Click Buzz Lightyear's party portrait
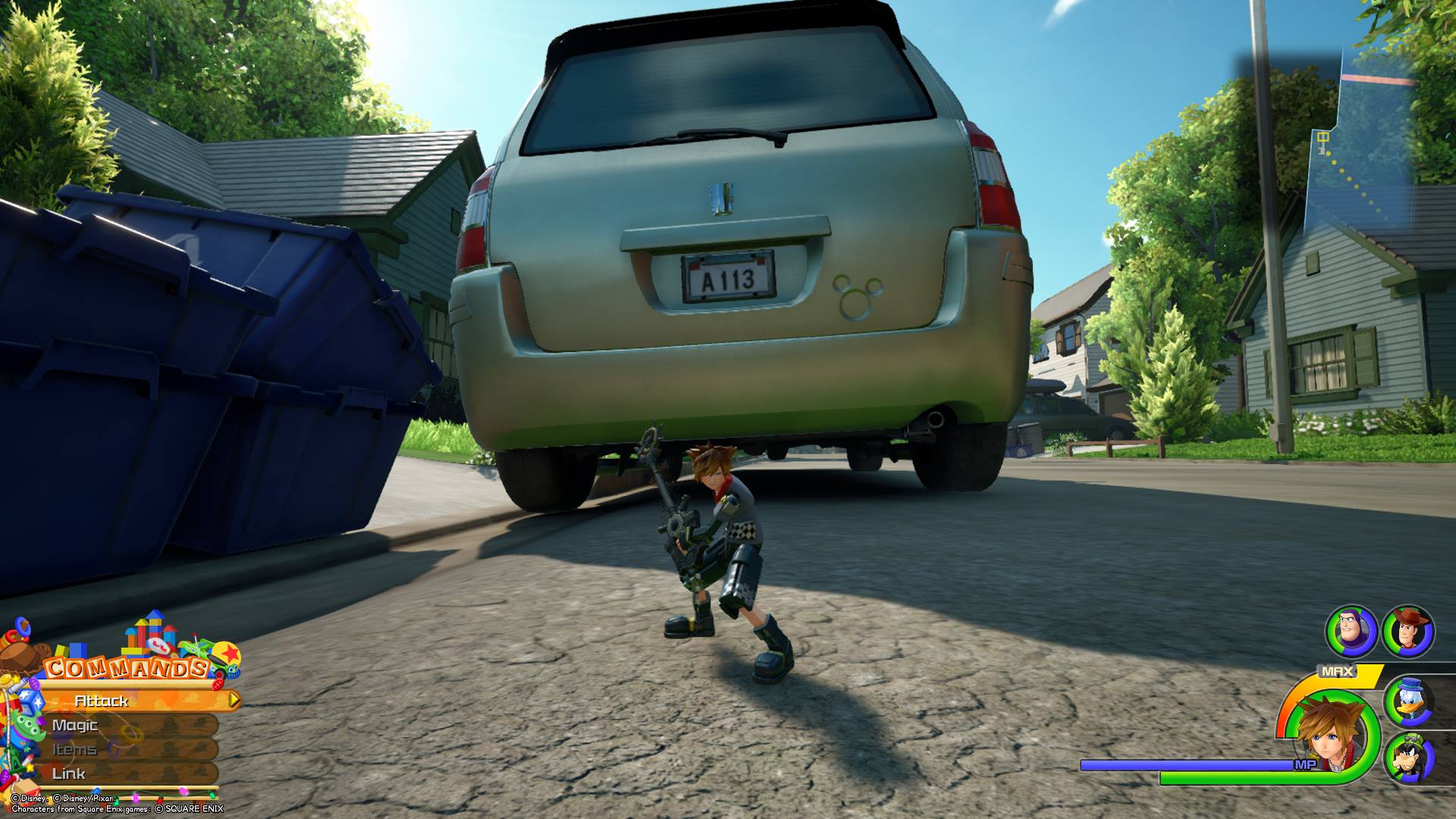 [1351, 631]
